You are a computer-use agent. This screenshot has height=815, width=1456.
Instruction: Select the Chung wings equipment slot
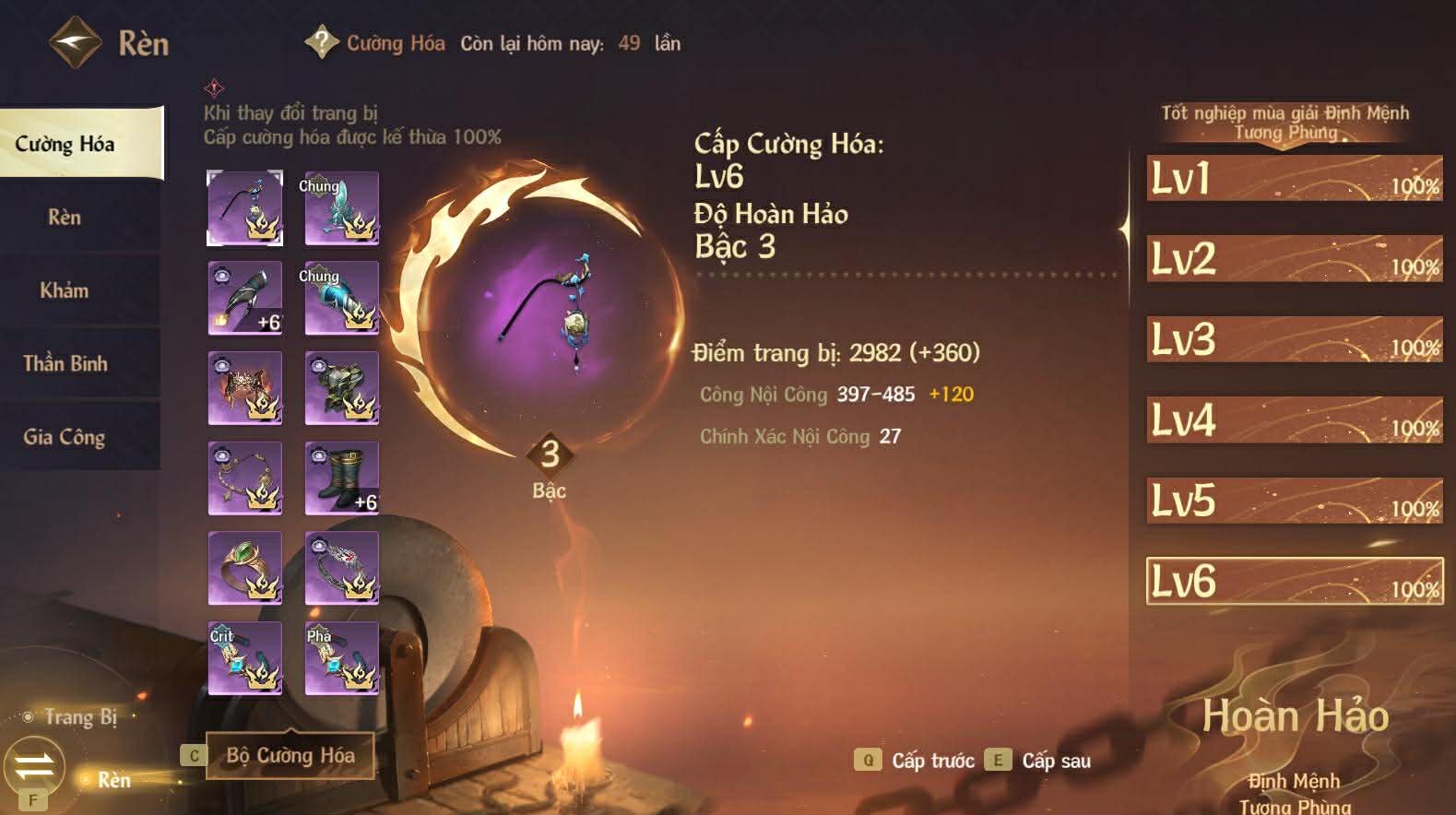[x=341, y=207]
